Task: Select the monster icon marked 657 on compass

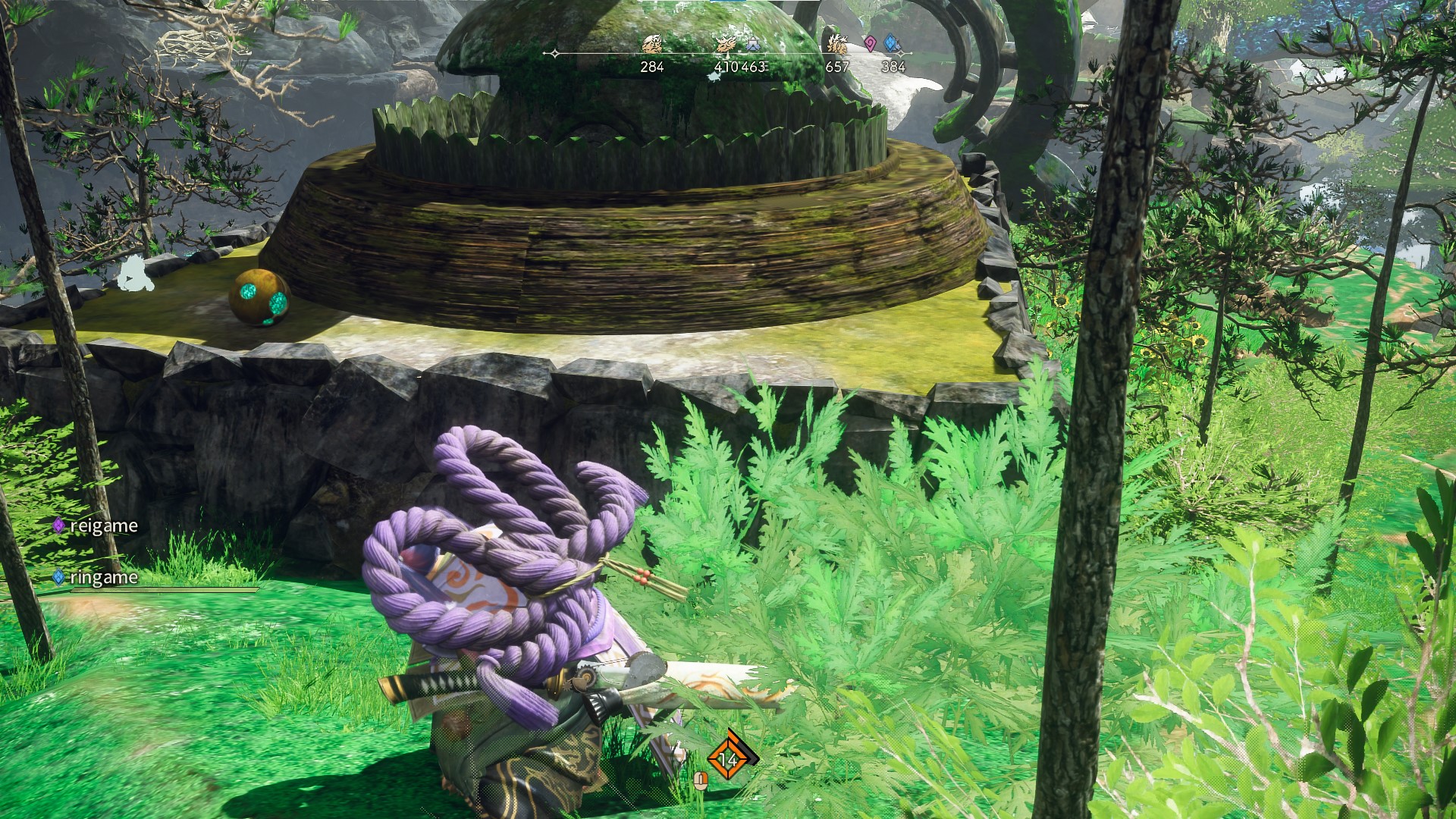Action: pos(836,44)
